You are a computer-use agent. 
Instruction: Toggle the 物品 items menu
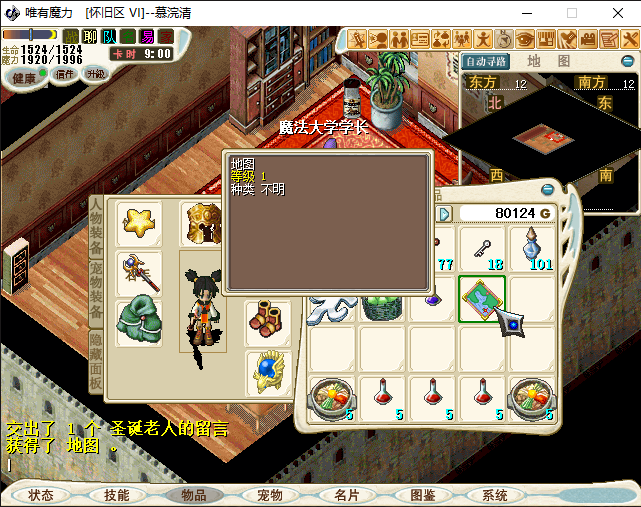(193, 495)
